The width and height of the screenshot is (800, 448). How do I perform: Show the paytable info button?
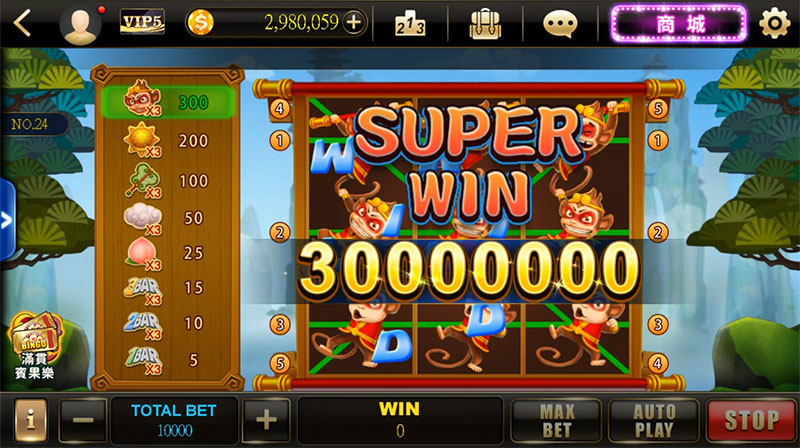29,420
